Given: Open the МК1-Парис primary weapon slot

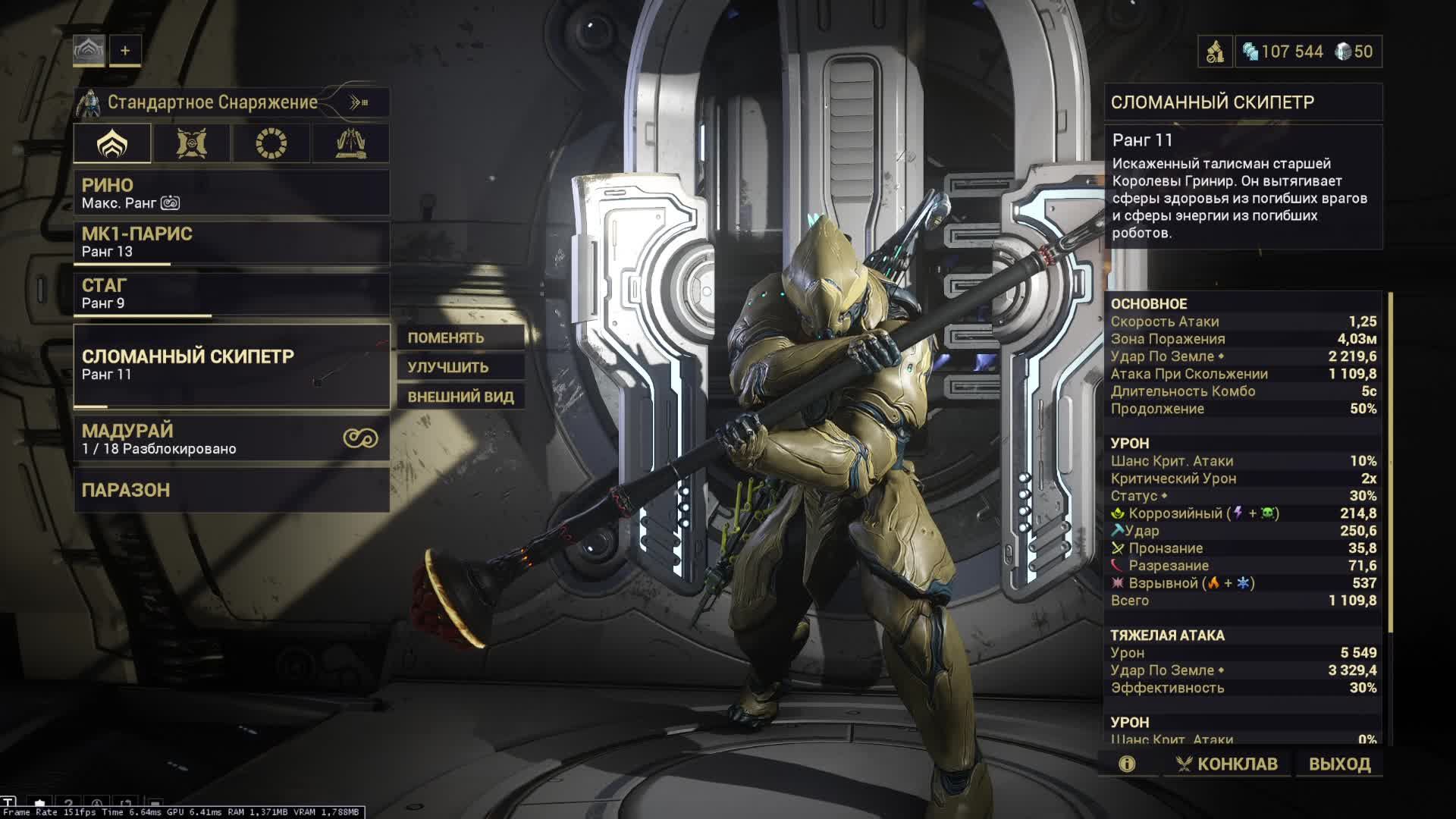Looking at the screenshot, I should coord(231,242).
